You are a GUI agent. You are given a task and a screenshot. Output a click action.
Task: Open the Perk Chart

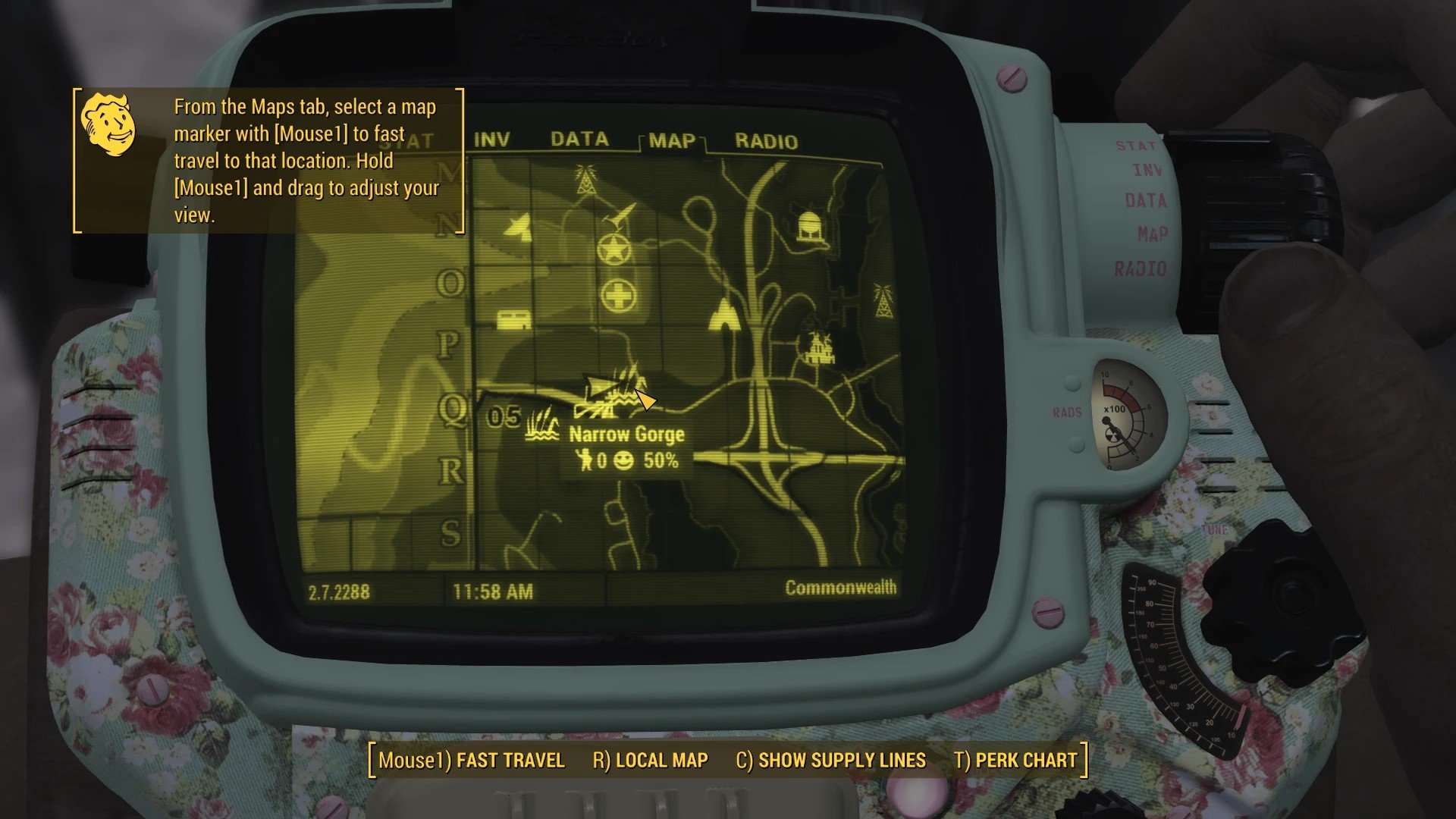pos(1015,761)
